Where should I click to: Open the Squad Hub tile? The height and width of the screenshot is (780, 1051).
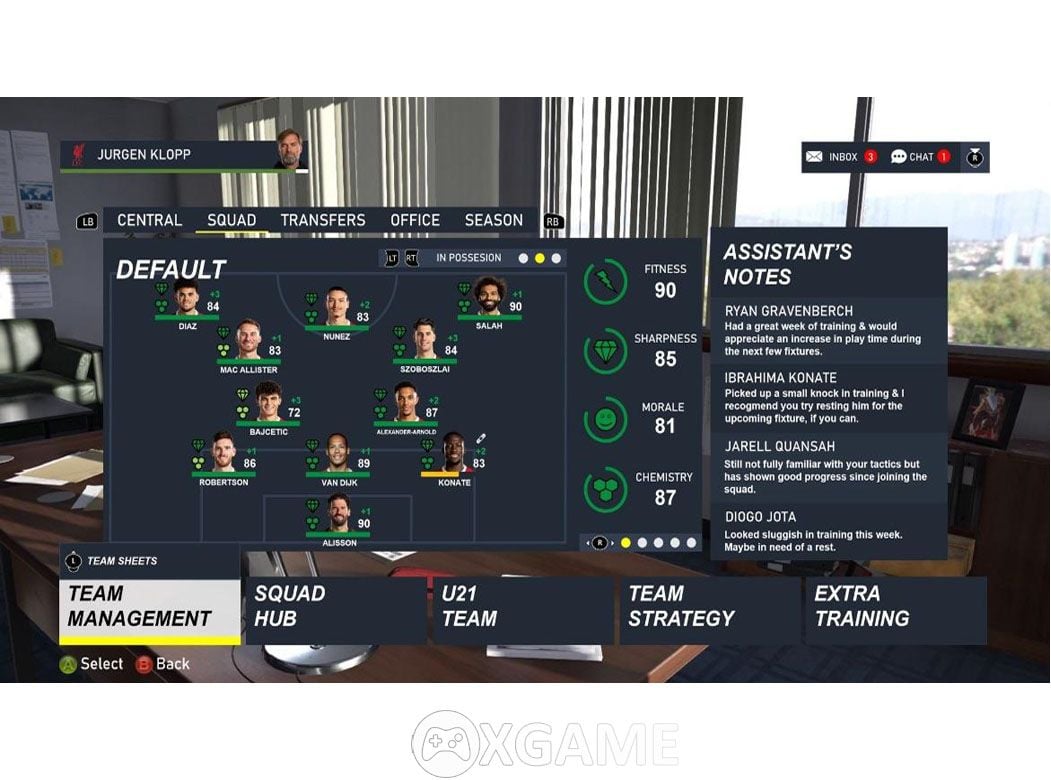336,607
